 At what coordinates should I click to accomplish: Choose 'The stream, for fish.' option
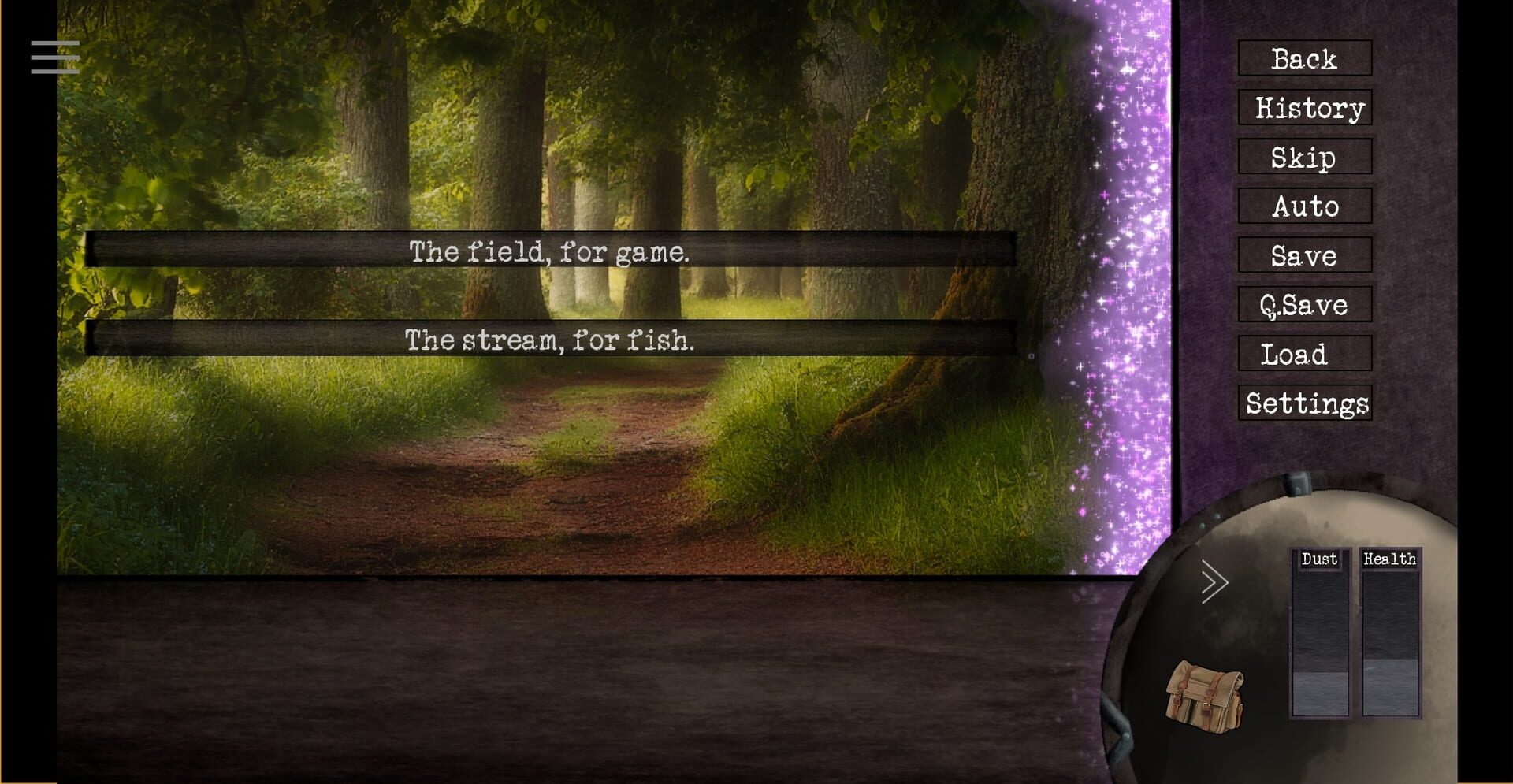pyautogui.click(x=549, y=340)
